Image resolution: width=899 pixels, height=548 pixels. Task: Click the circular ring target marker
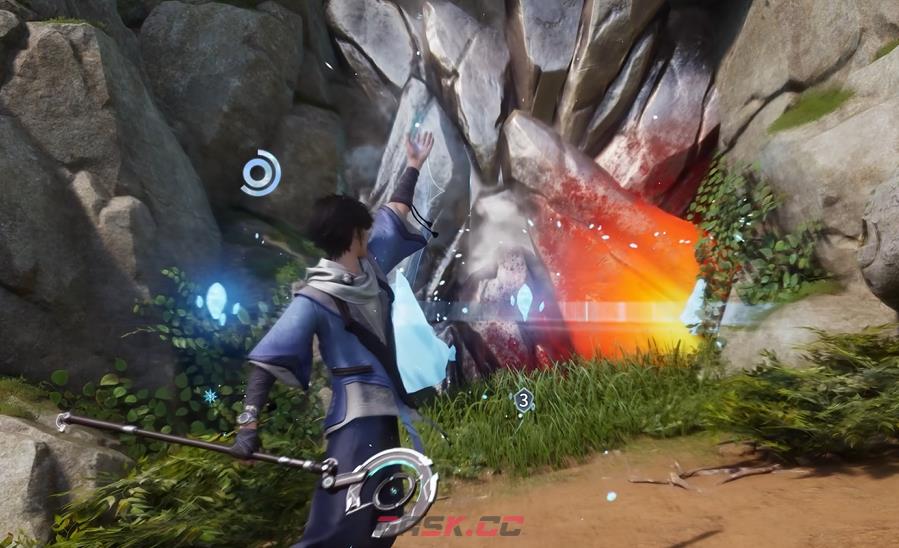[261, 173]
